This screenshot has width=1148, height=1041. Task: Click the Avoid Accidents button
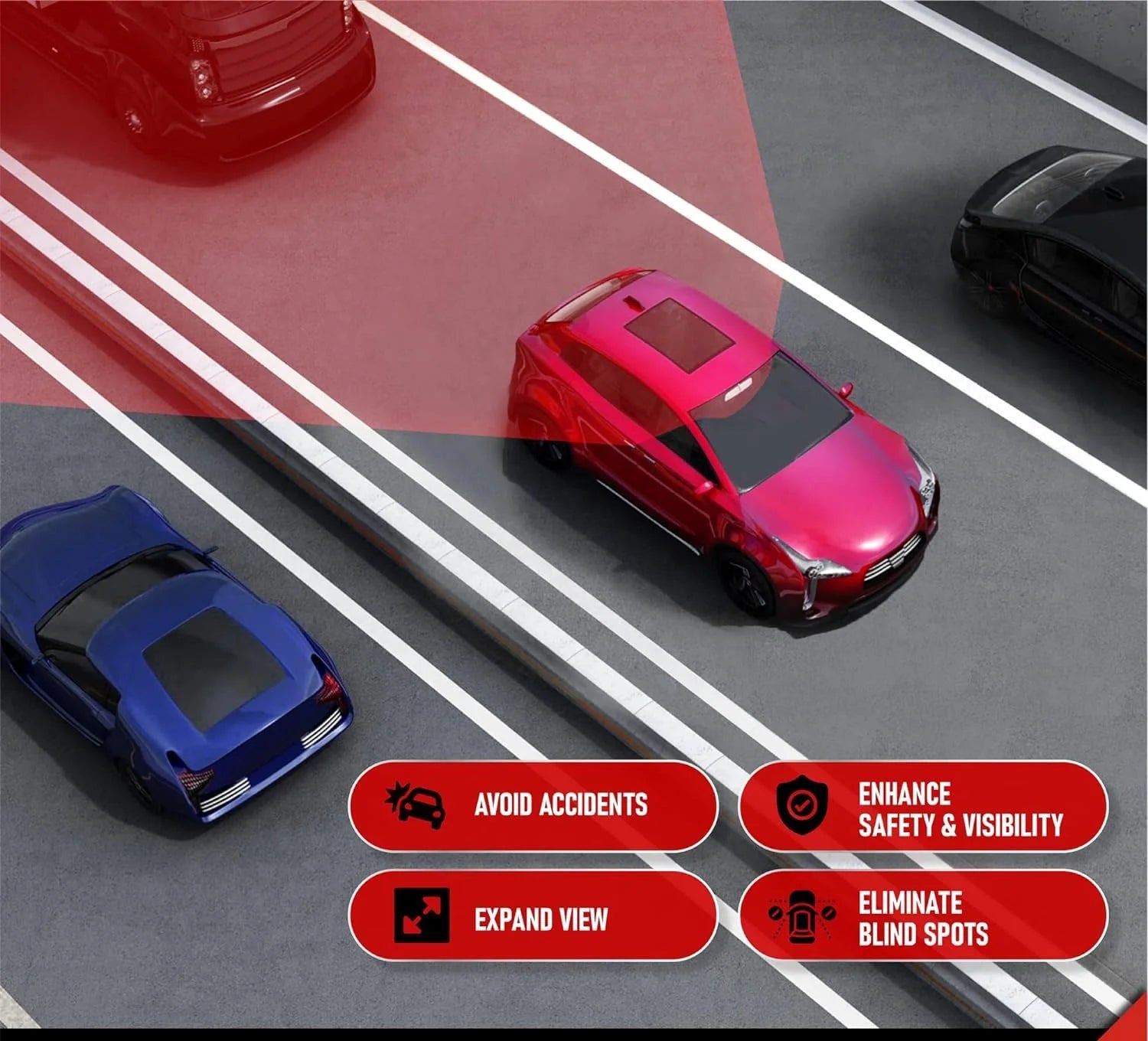coord(533,805)
